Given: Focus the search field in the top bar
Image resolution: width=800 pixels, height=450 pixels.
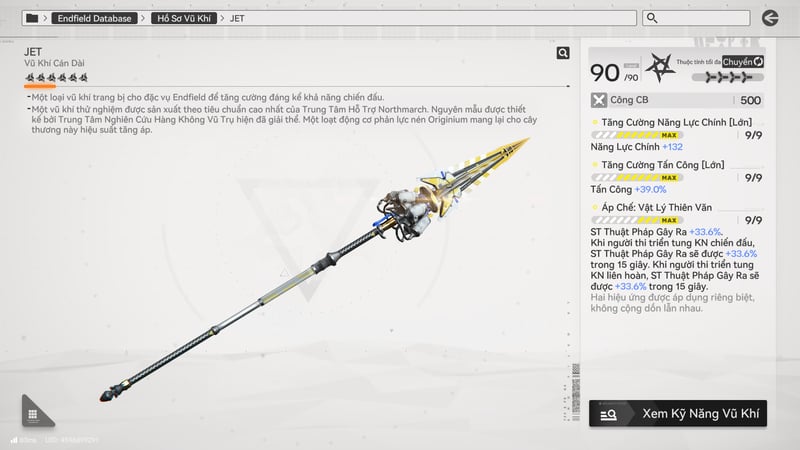Looking at the screenshot, I should 695,18.
